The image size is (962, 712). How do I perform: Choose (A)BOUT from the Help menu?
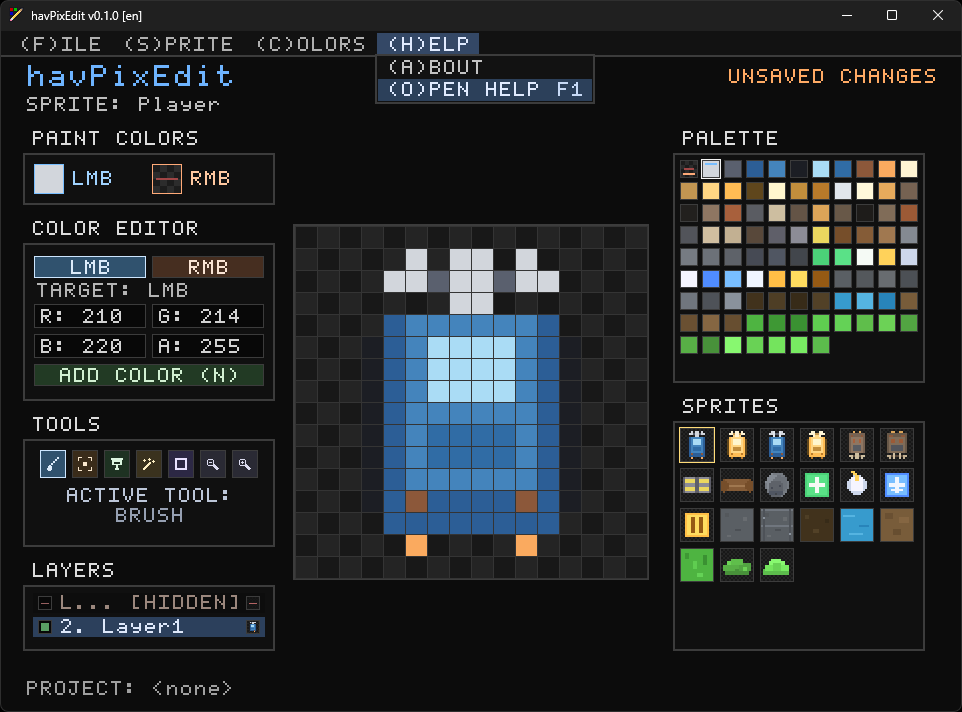pos(436,67)
